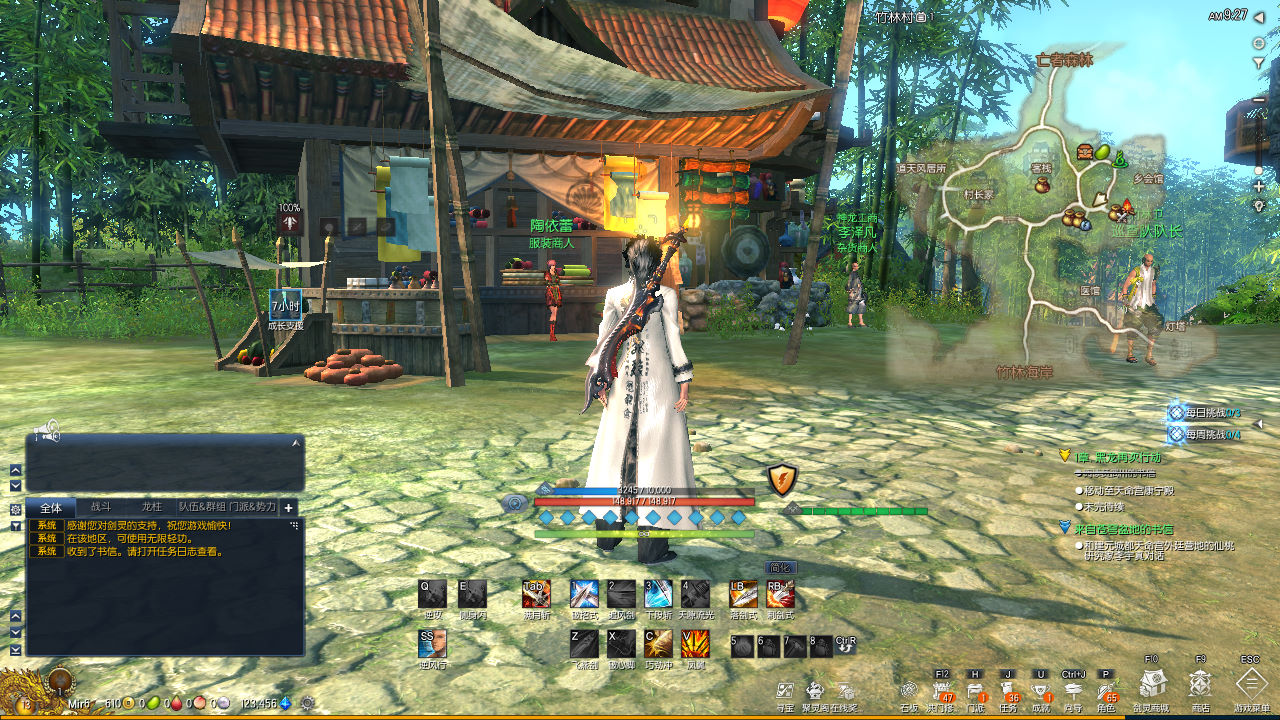Open the 门派 clan panel
Viewport: 1280px width, 720px height.
tap(975, 691)
